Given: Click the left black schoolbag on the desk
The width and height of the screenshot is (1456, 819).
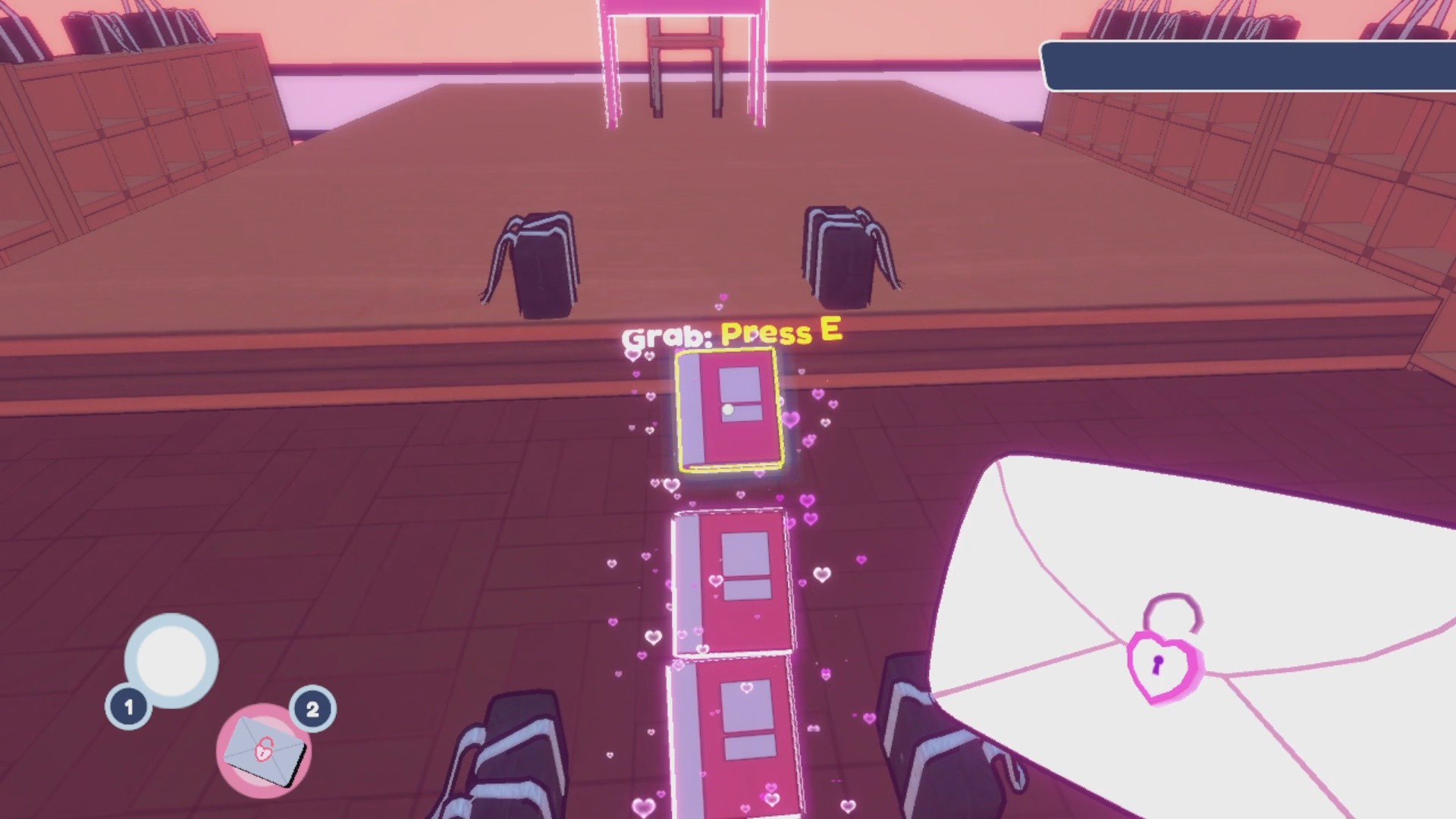Looking at the screenshot, I should [x=538, y=262].
